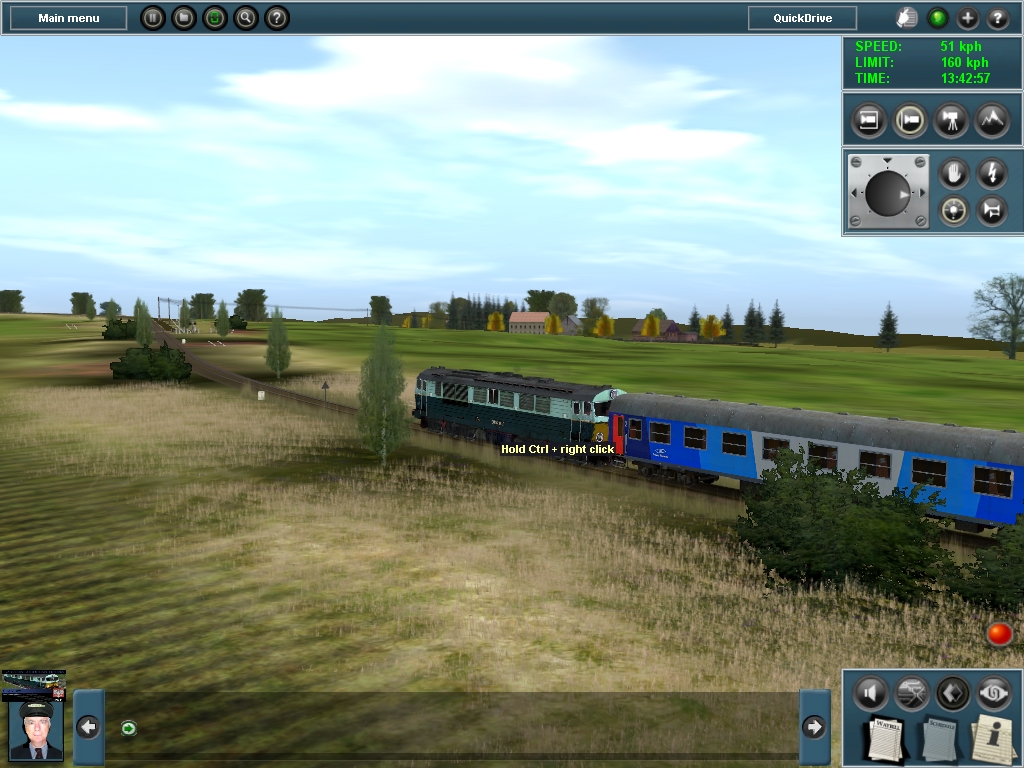Sound the train horn button

coord(991,210)
